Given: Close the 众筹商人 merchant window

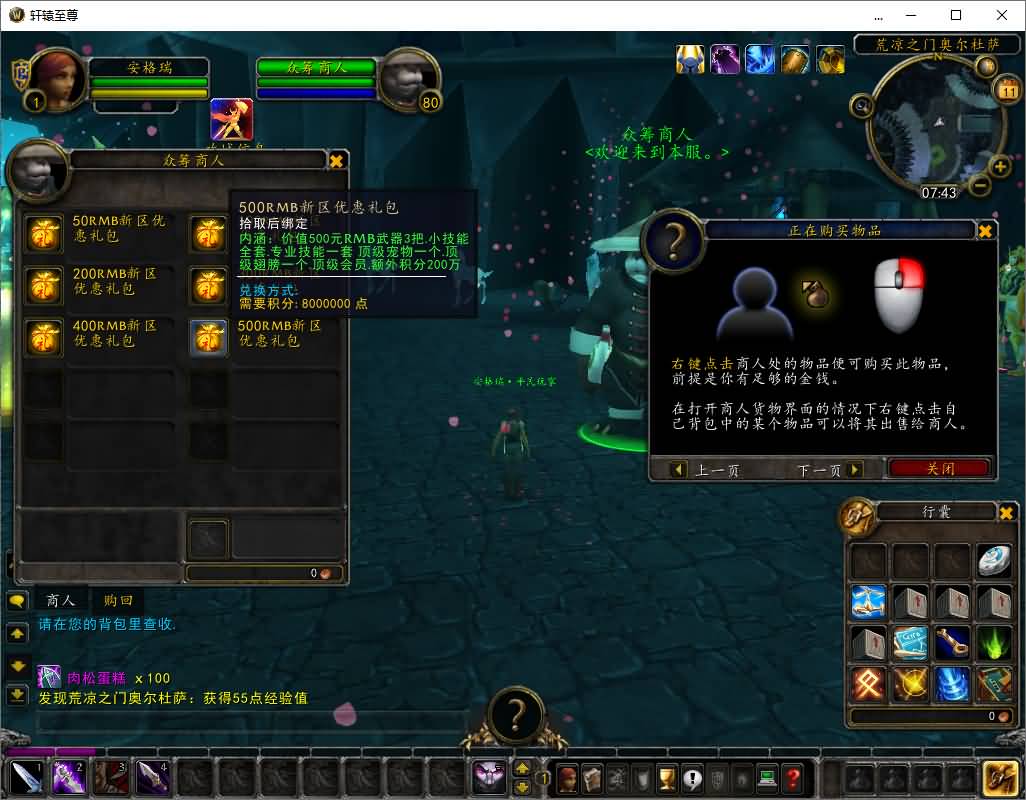Looking at the screenshot, I should 337,160.
